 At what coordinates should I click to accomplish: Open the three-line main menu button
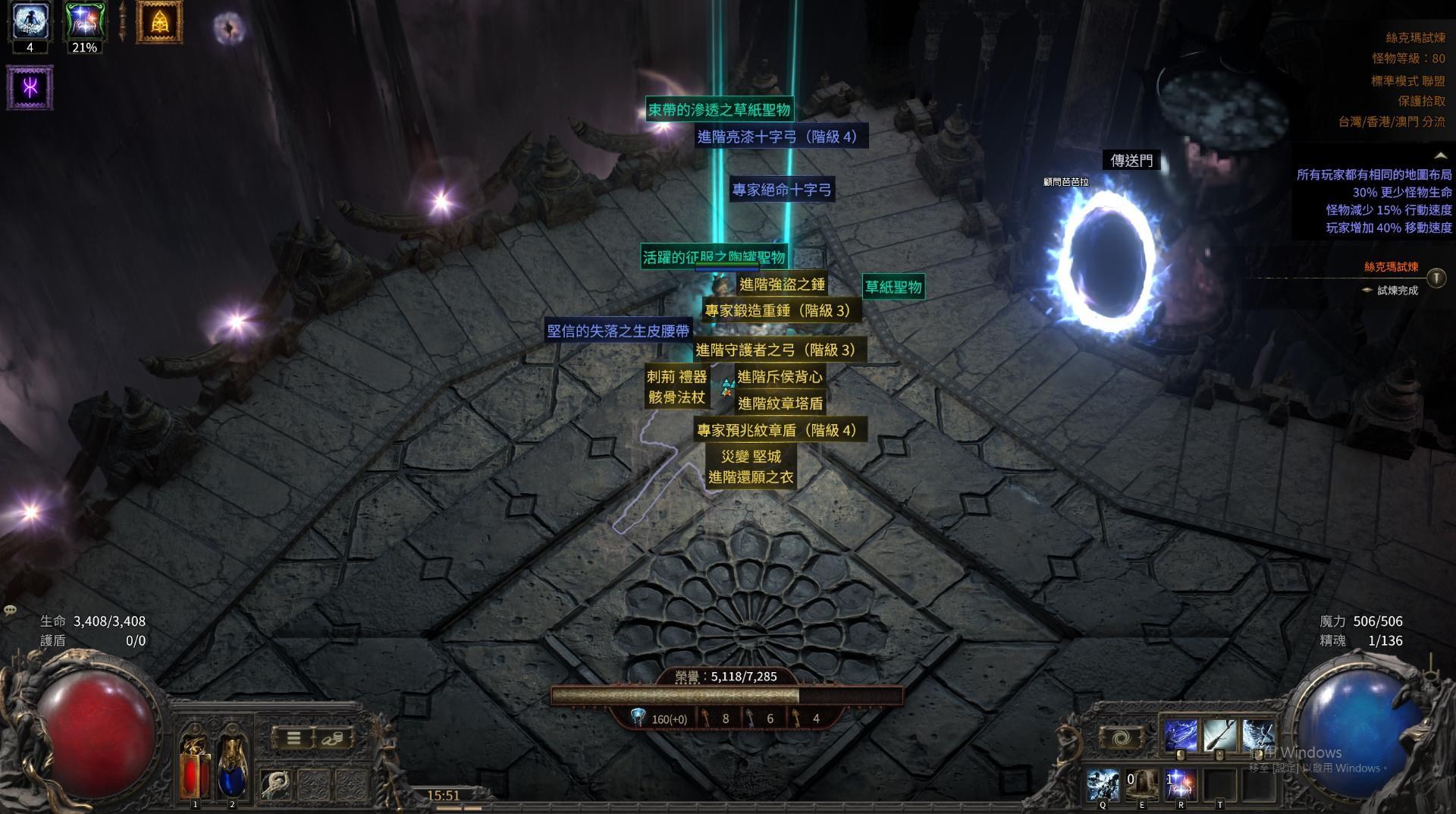tap(293, 738)
